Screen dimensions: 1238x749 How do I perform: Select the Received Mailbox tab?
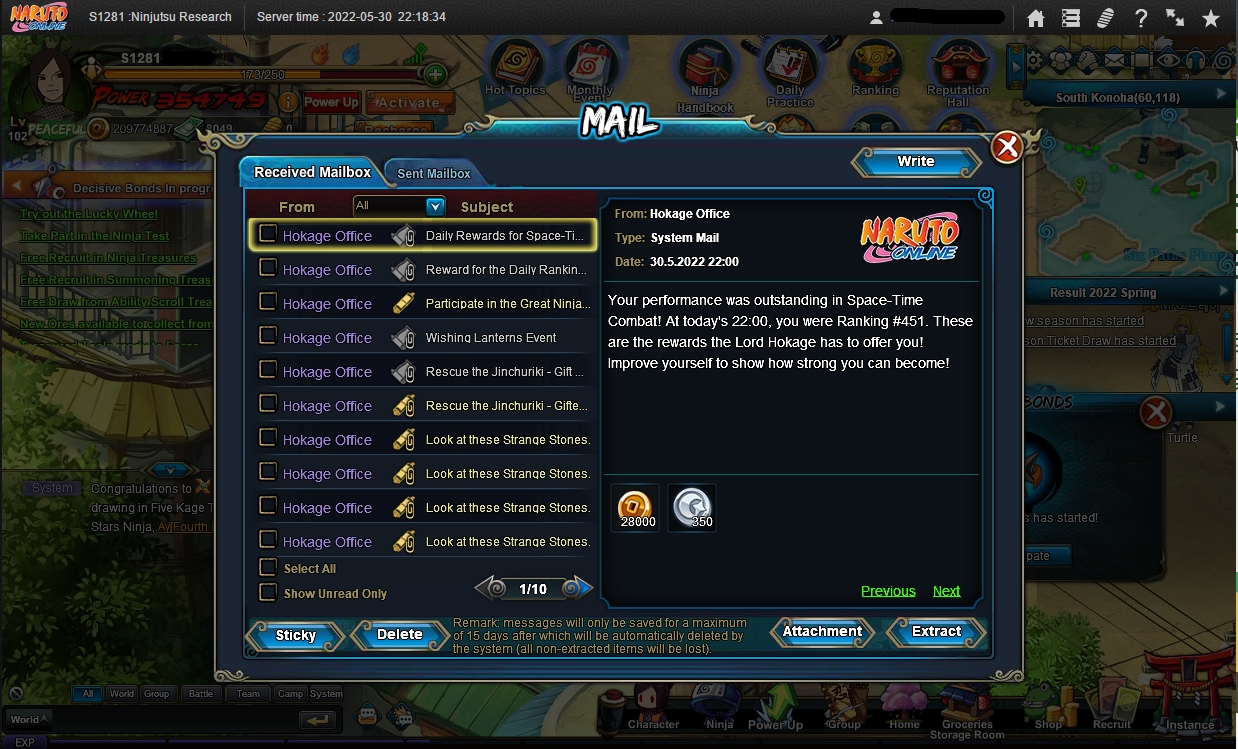coord(312,172)
